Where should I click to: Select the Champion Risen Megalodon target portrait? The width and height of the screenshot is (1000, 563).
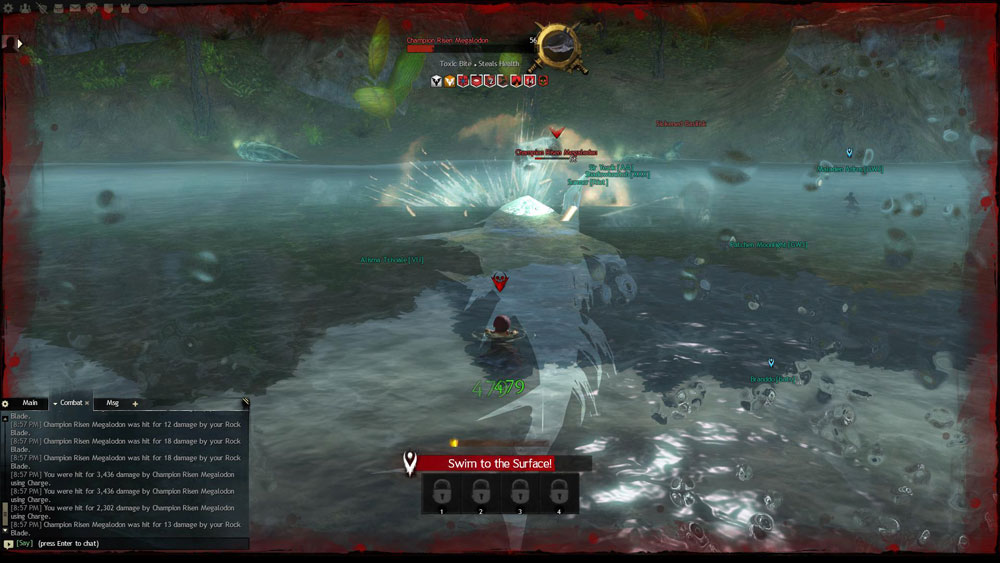pyautogui.click(x=558, y=46)
